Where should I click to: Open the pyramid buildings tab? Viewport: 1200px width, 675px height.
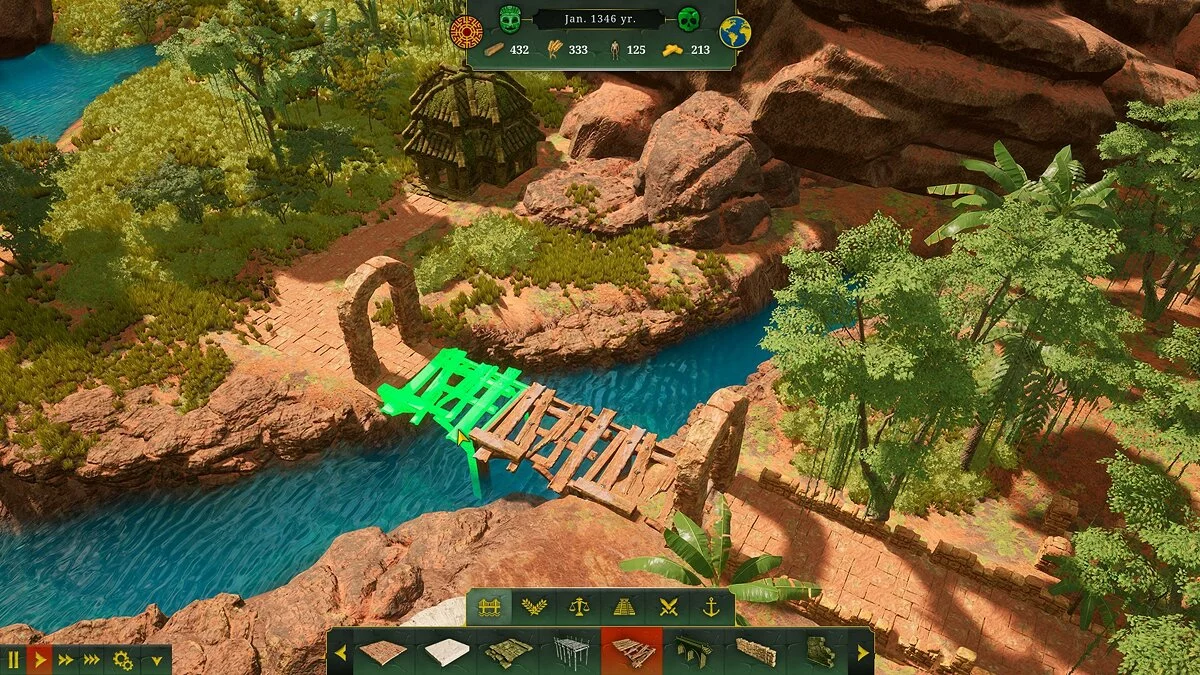click(x=623, y=608)
